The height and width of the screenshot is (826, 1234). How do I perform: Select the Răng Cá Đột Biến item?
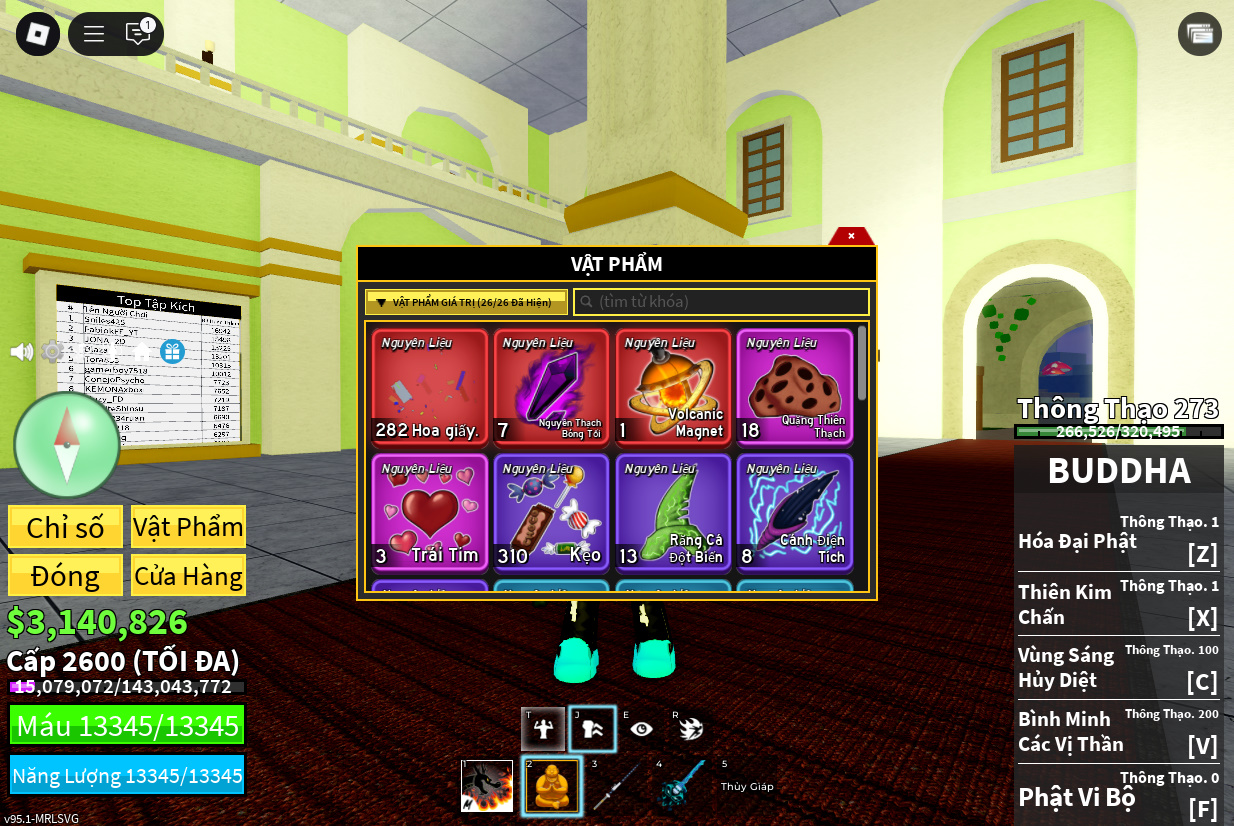(673, 512)
